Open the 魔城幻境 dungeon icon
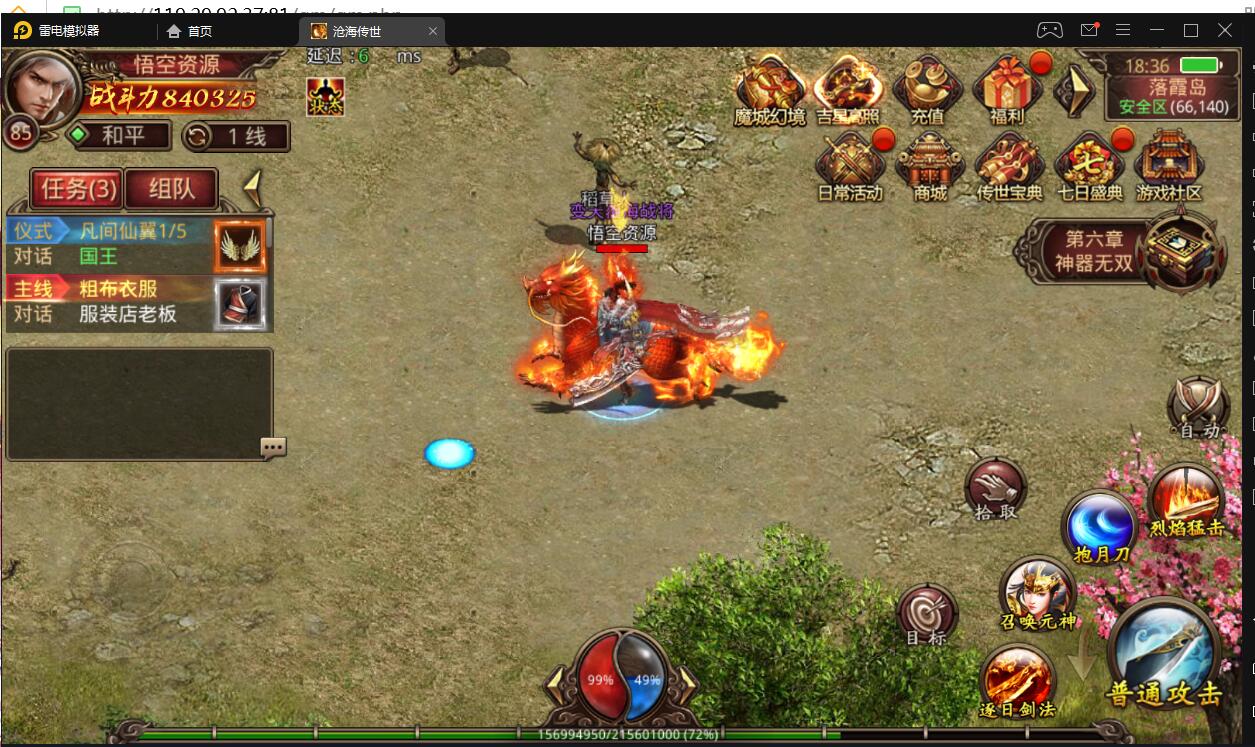This screenshot has width=1255, height=747. pyautogui.click(x=769, y=88)
